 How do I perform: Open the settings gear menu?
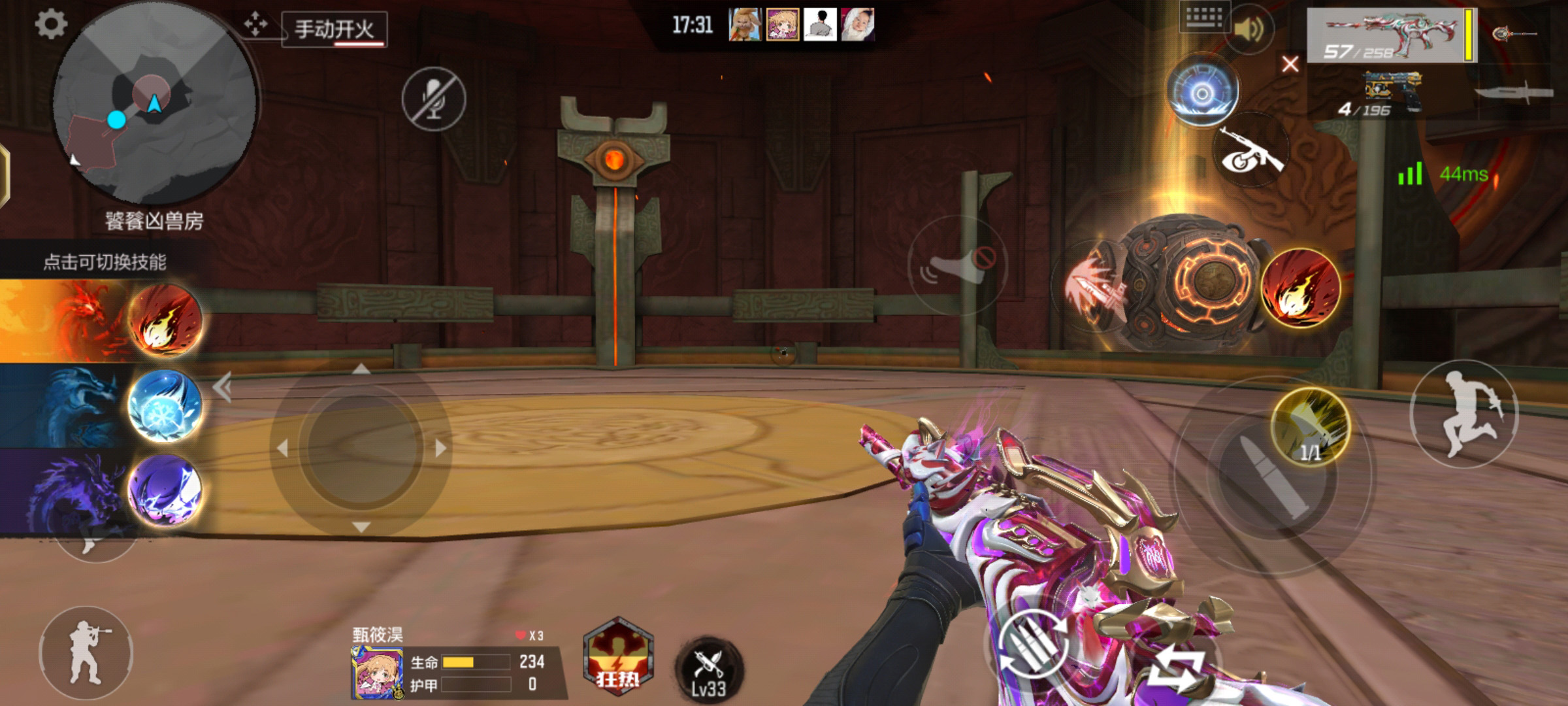pyautogui.click(x=50, y=25)
